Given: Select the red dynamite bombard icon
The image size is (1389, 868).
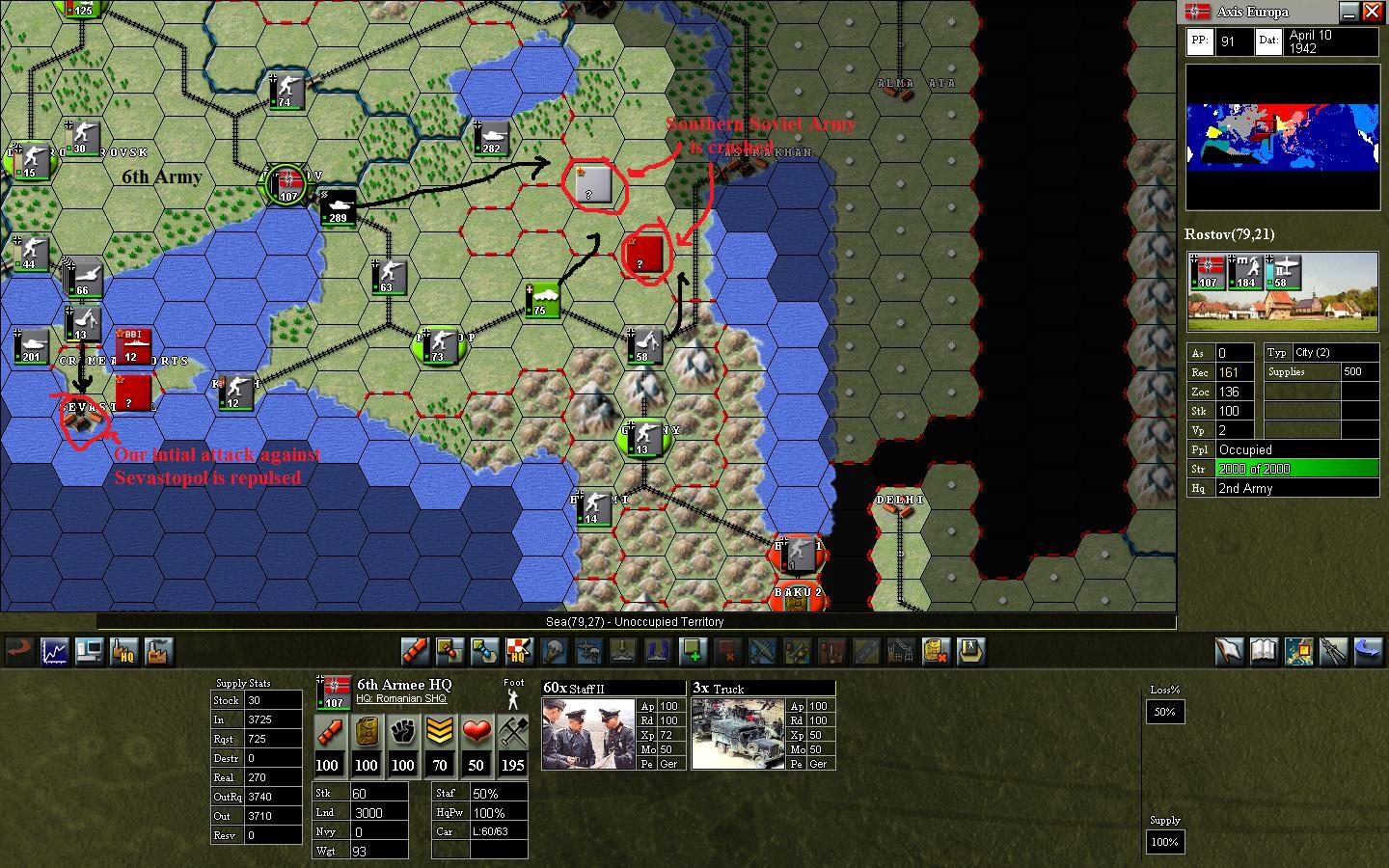Looking at the screenshot, I should click(x=415, y=651).
